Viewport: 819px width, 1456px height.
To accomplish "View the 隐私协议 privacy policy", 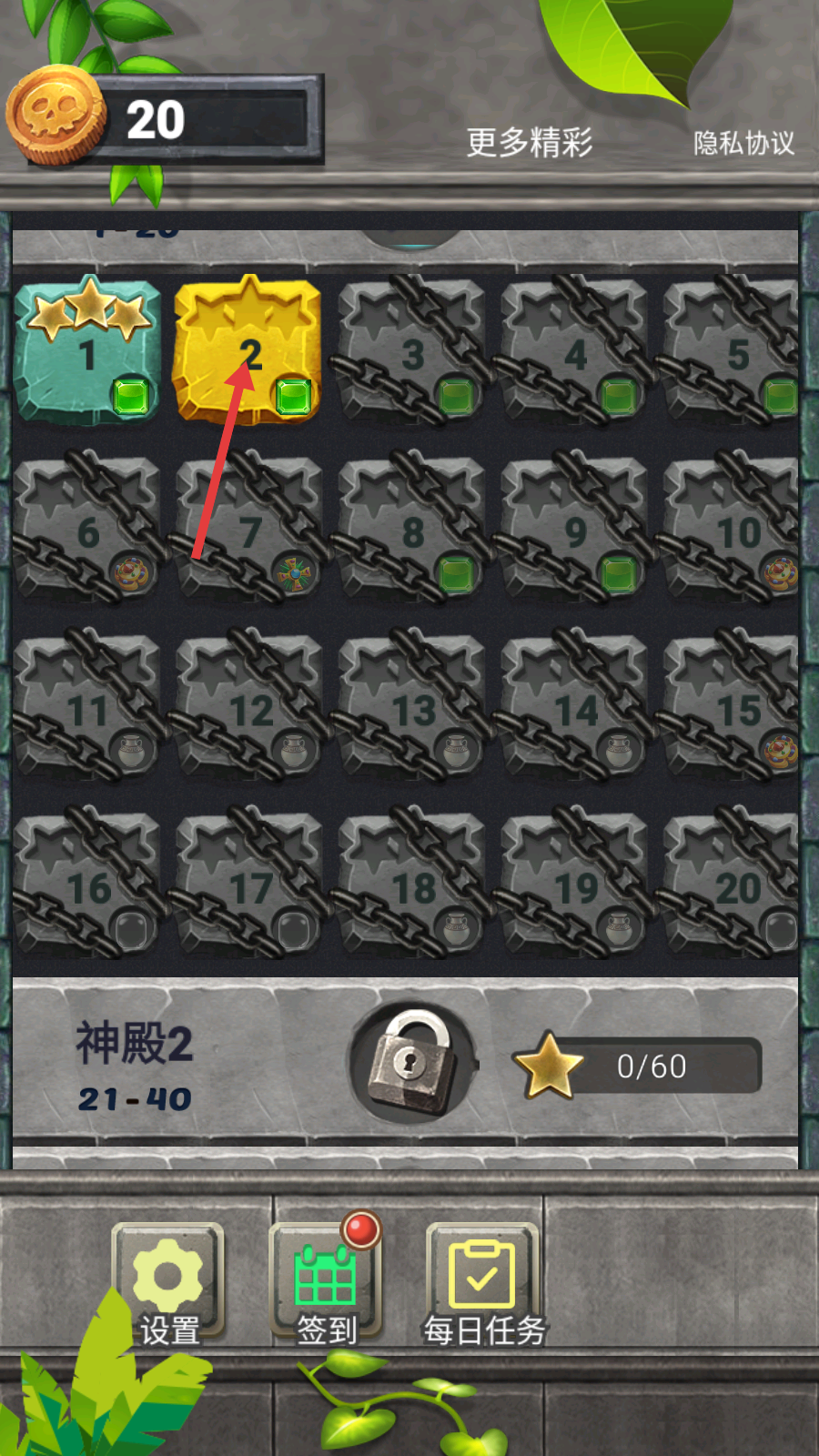I will tap(743, 143).
